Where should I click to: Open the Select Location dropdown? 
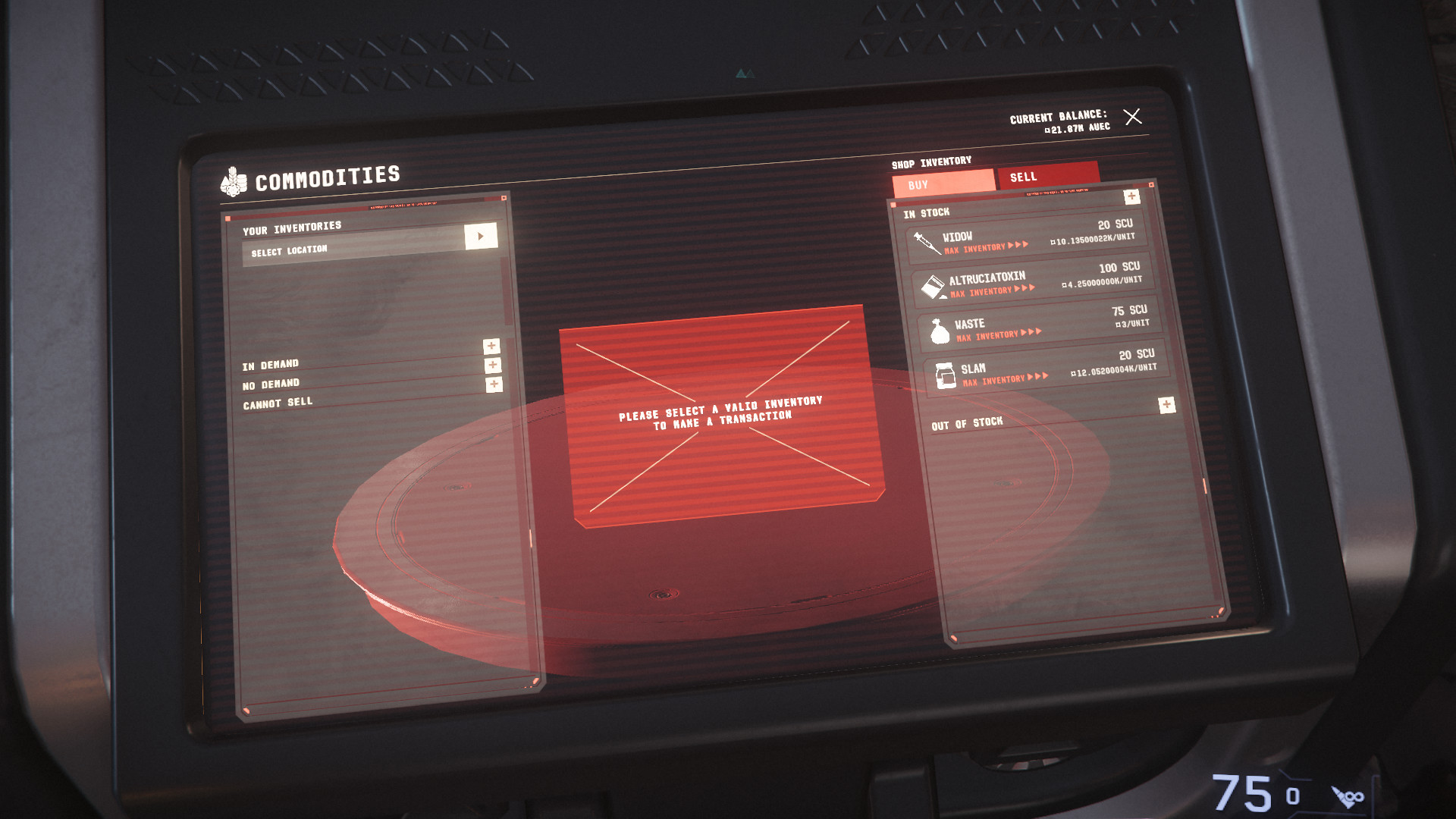[x=481, y=236]
